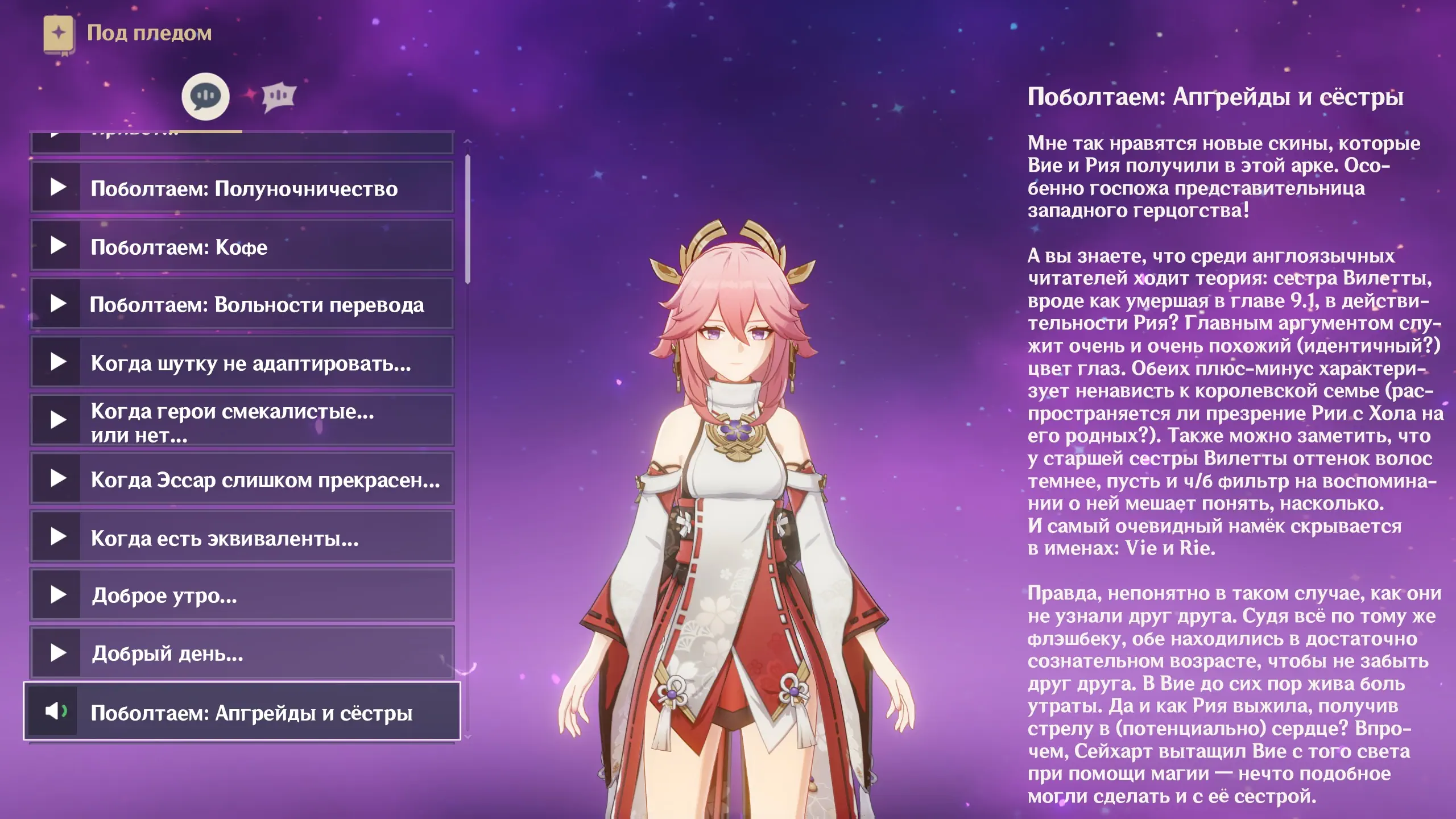The height and width of the screenshot is (819, 1456).
Task: Click the "Под пледом" book icon
Action: (59, 34)
